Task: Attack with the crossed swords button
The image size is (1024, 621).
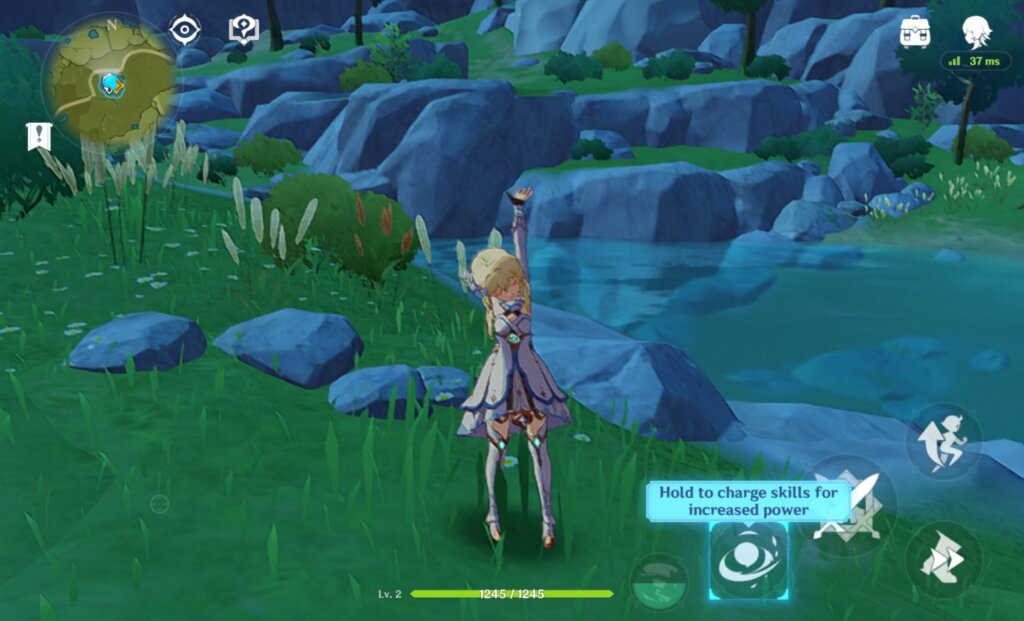Action: click(847, 505)
